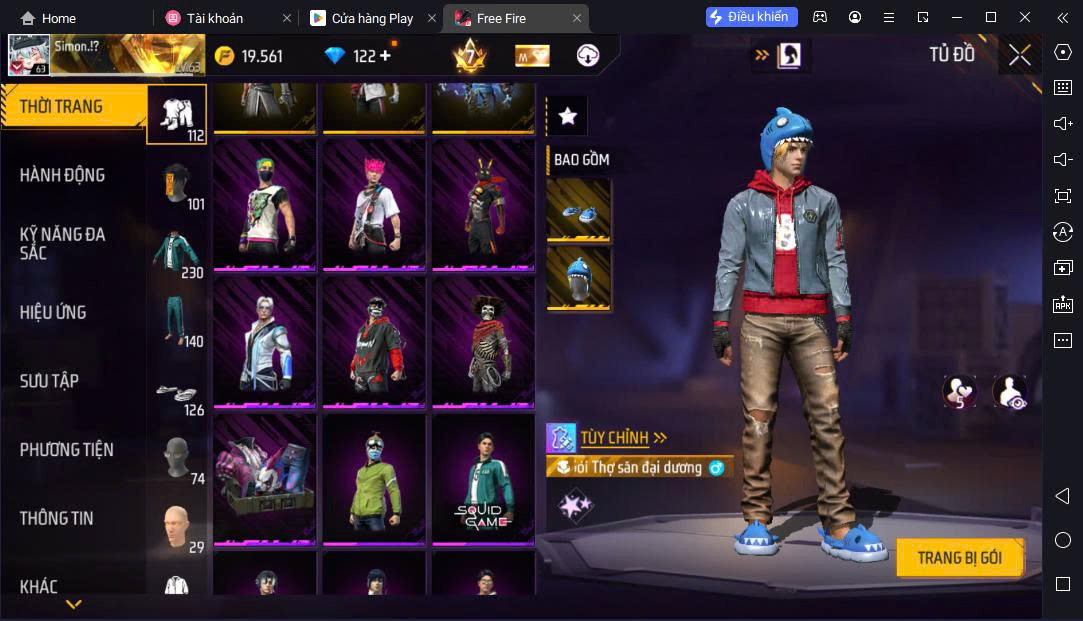Close the wardrobe with the X button
This screenshot has height=621, width=1083.
pyautogui.click(x=1019, y=56)
